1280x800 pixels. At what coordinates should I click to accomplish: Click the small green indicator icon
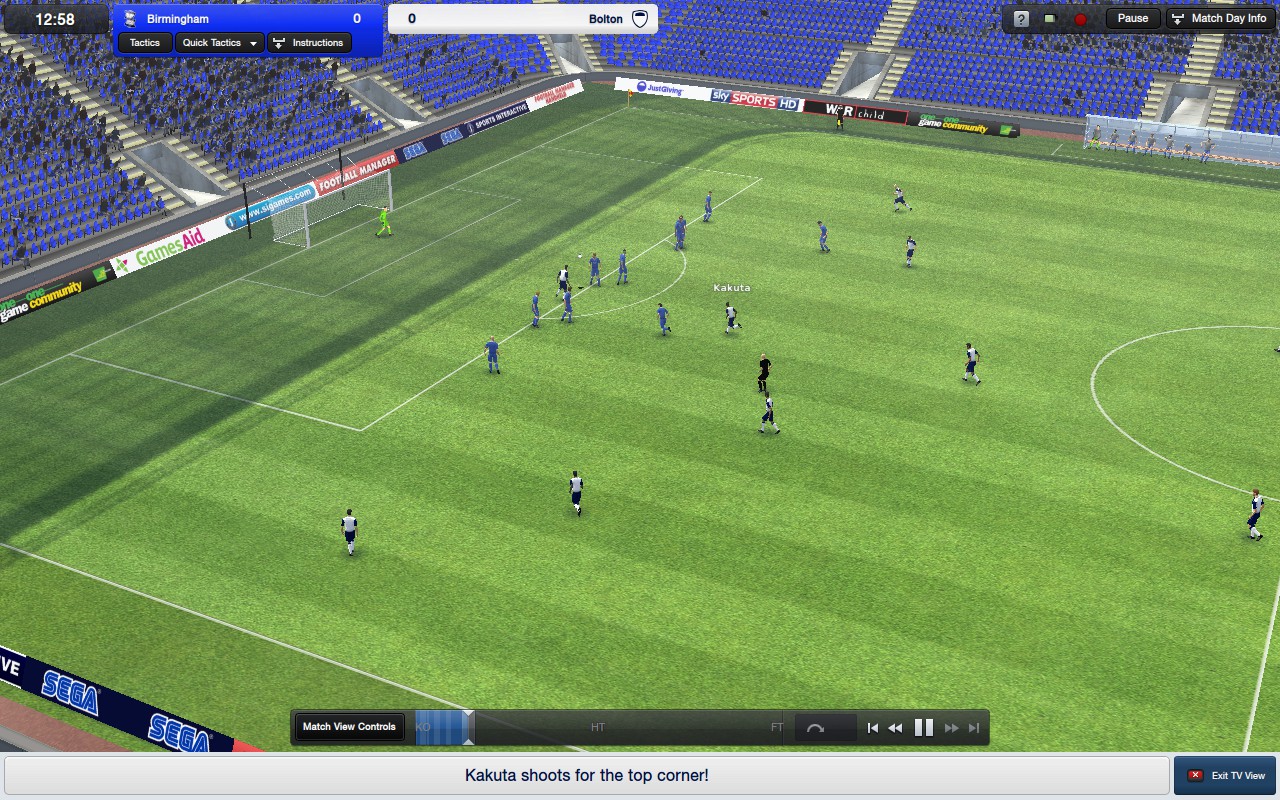tap(1050, 19)
